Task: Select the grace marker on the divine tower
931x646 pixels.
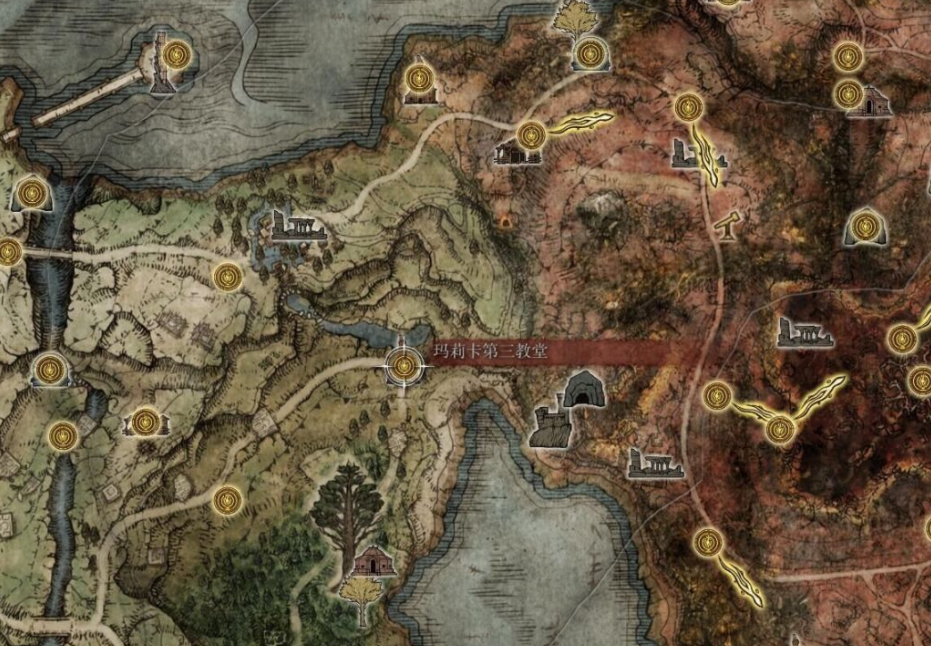Action: pyautogui.click(x=176, y=53)
